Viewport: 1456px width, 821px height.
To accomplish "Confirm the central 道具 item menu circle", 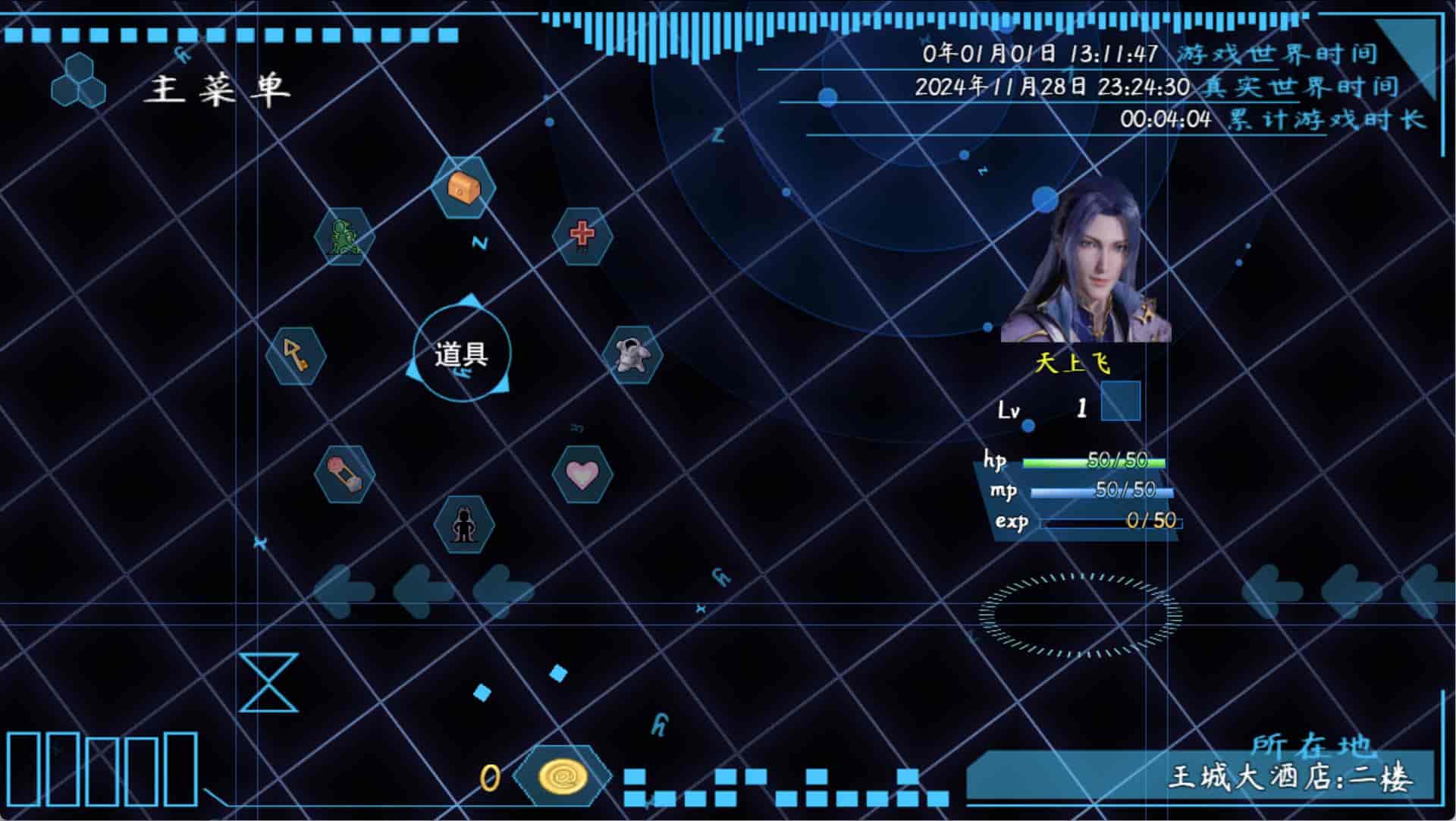I will [x=462, y=354].
